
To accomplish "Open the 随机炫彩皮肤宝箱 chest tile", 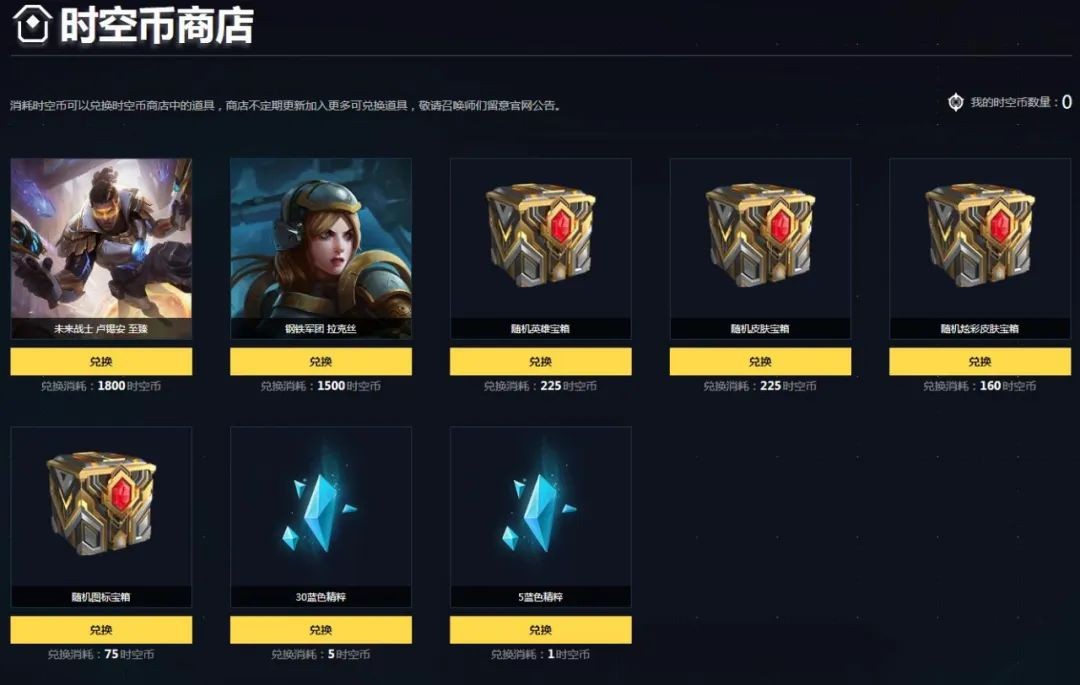I will pos(979,237).
